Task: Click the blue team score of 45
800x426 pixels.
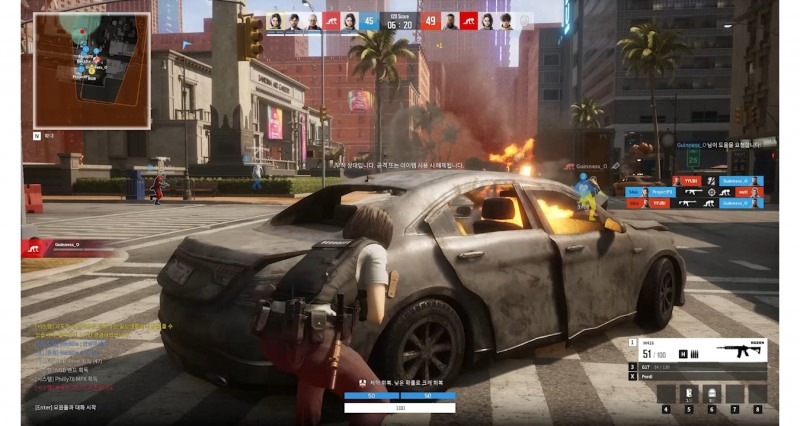Action: (368, 20)
